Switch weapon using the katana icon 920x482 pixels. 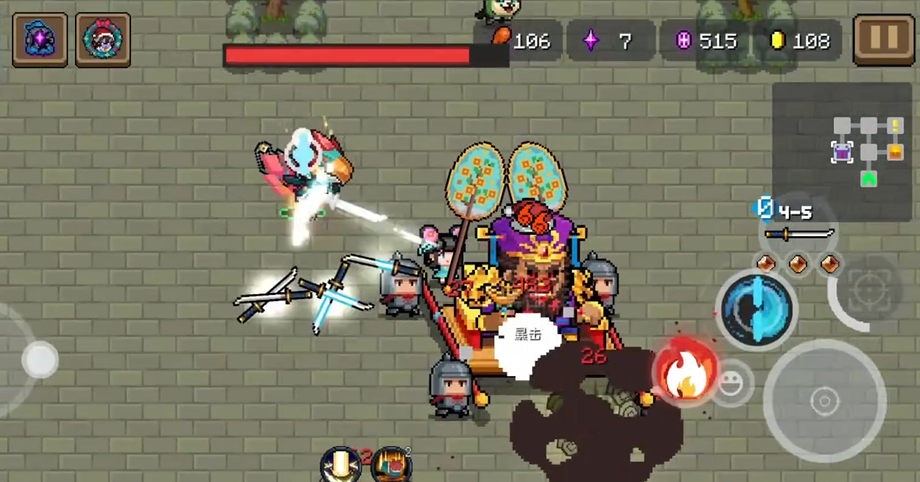[799, 234]
